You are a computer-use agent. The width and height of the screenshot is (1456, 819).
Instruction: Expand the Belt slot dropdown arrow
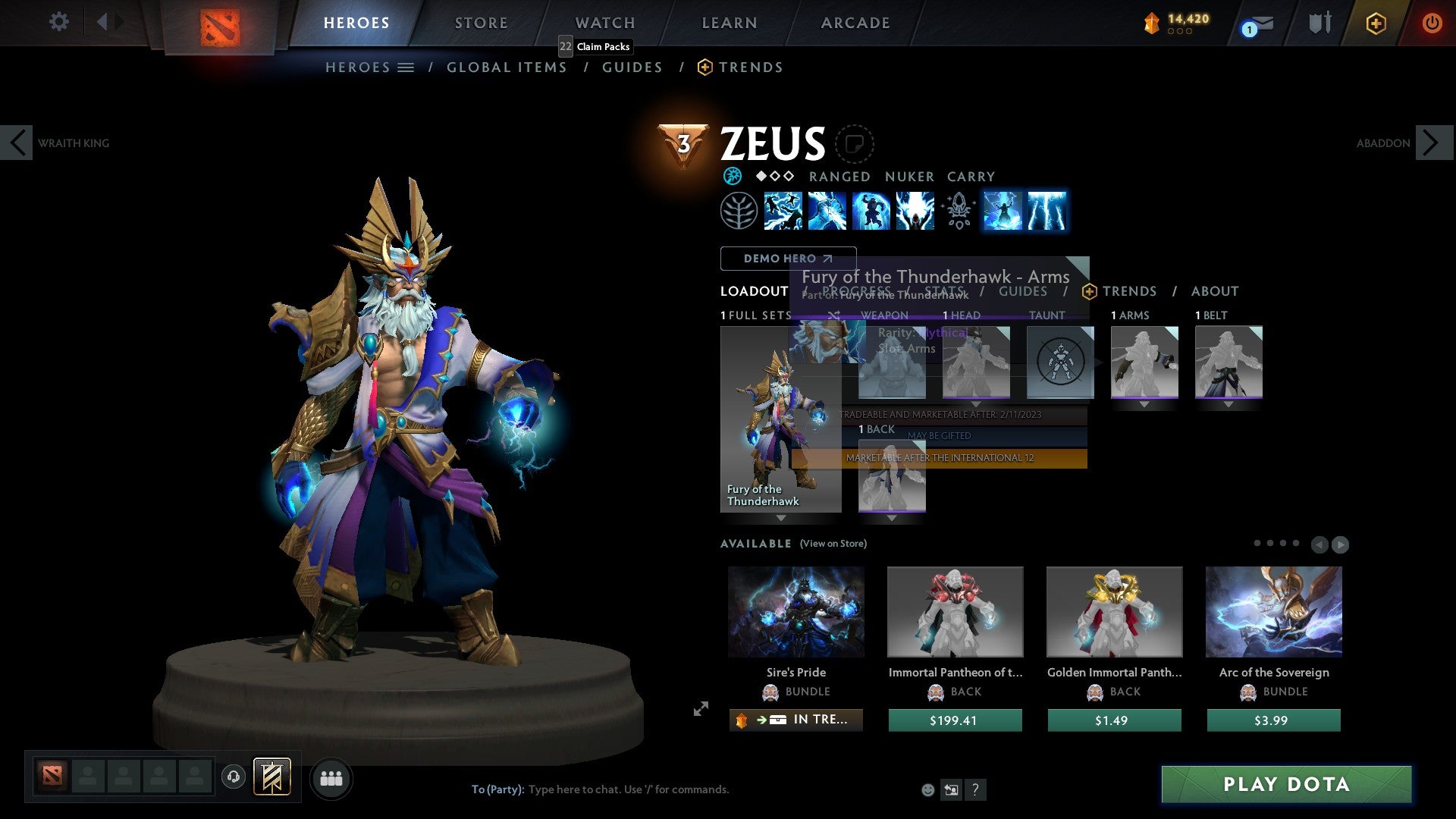click(x=1229, y=404)
